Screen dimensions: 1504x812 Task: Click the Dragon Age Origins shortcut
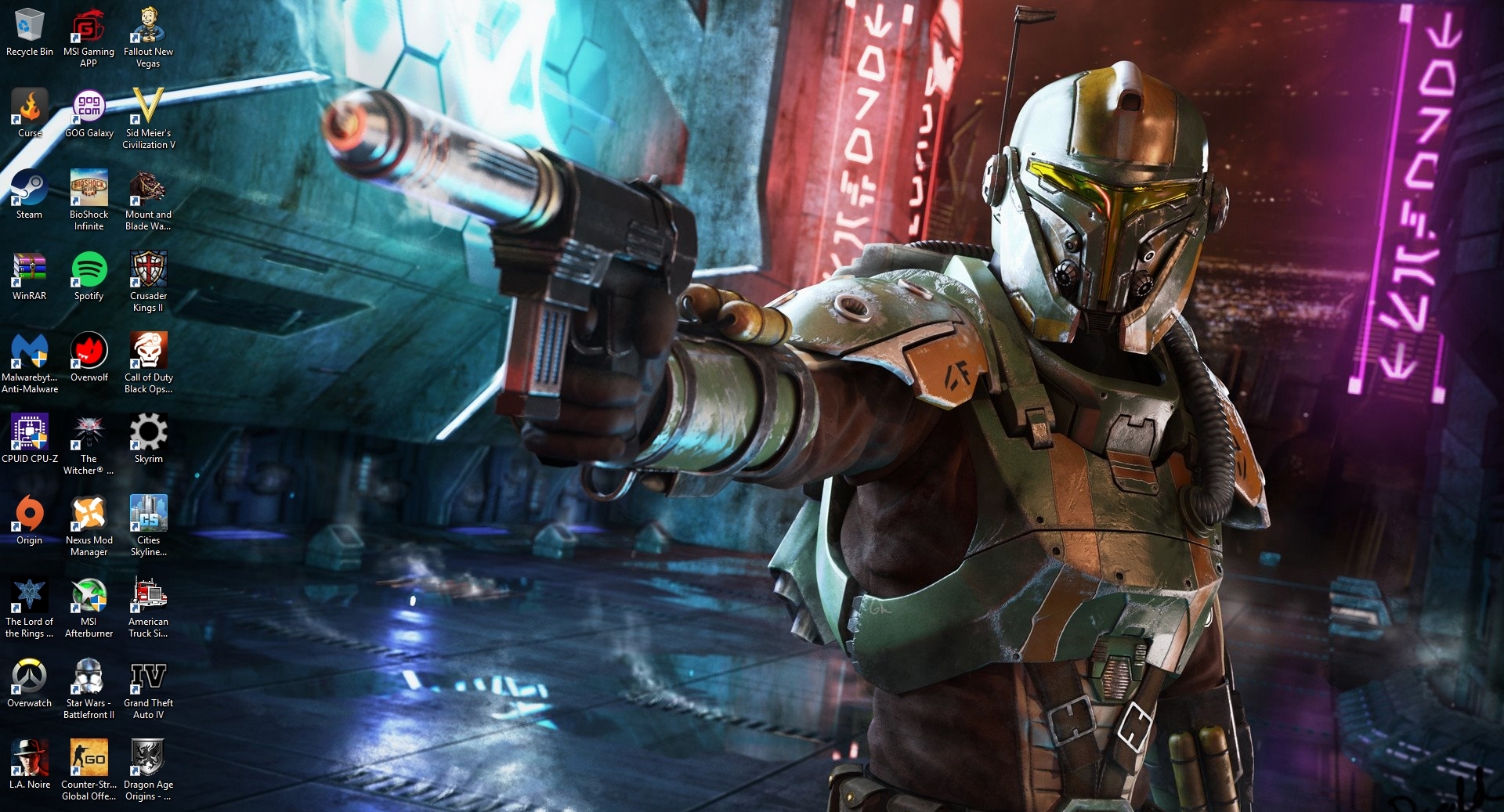pos(148,759)
